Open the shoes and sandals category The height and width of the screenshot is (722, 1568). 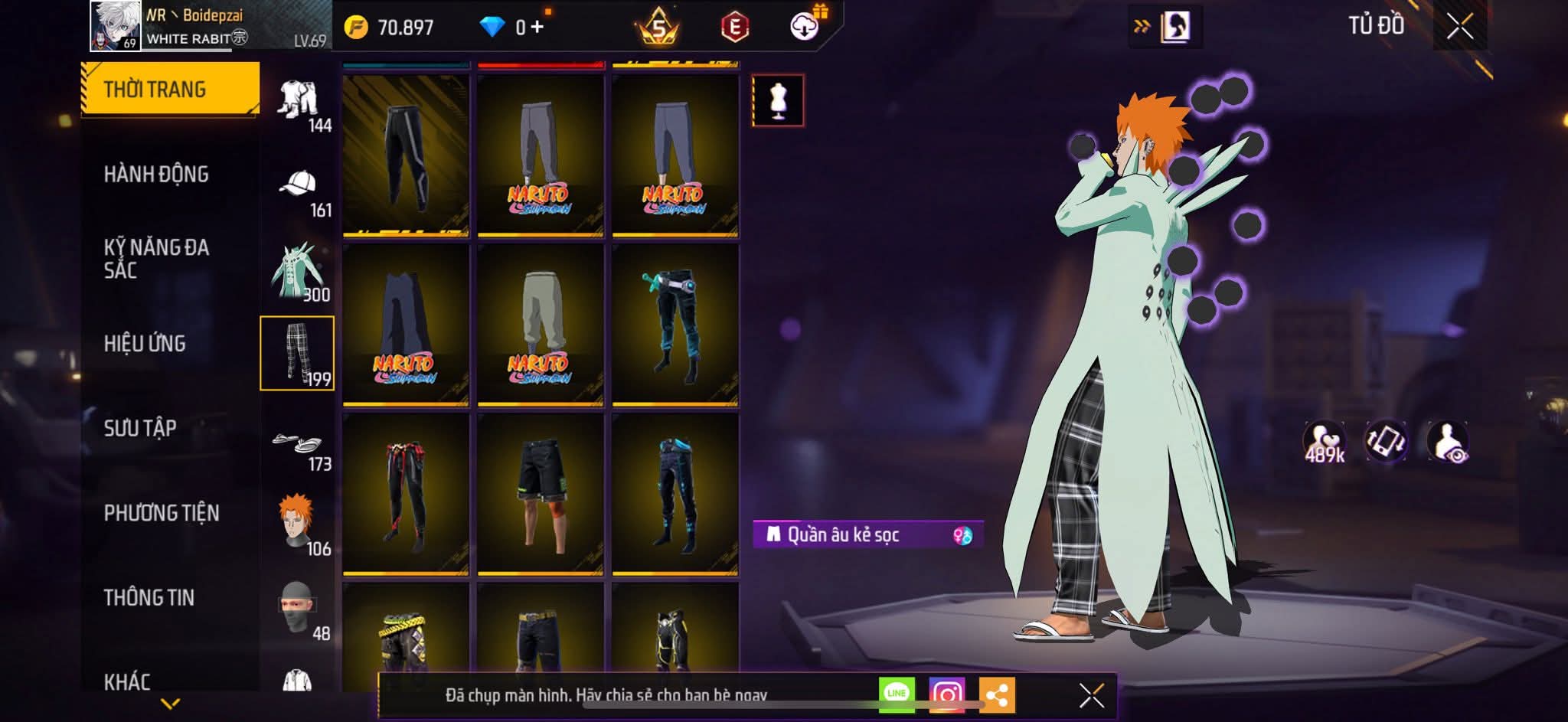[x=298, y=444]
